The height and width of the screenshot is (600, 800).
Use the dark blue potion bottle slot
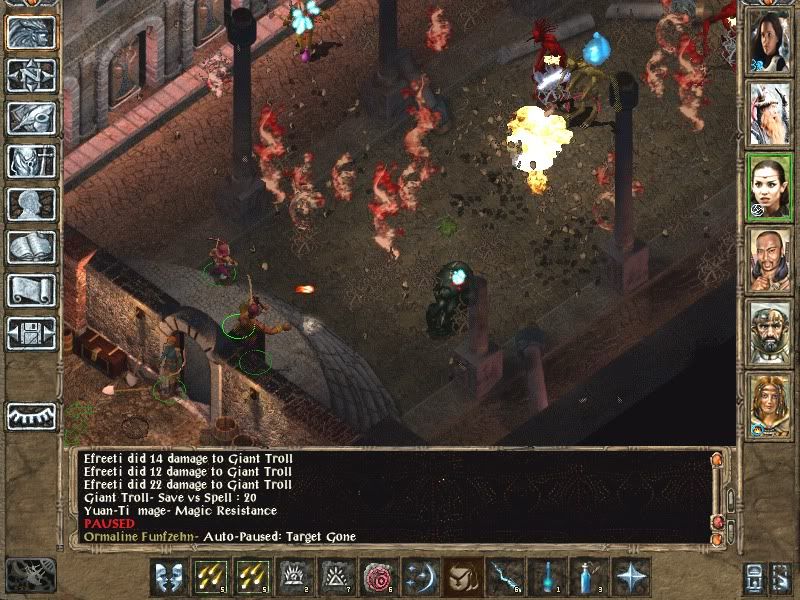coord(547,577)
